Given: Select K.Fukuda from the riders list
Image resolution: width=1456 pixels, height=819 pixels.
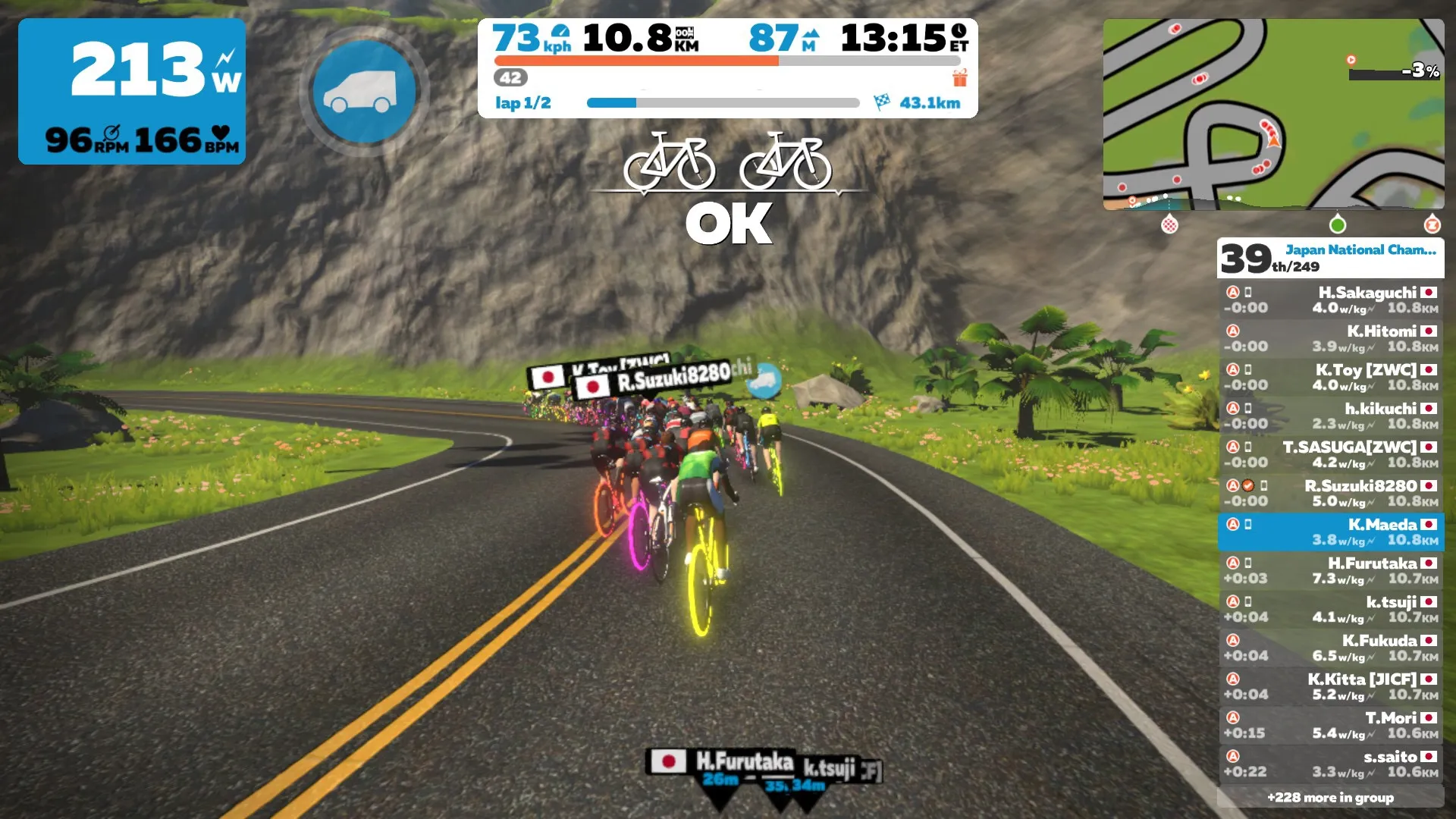Looking at the screenshot, I should (x=1330, y=648).
